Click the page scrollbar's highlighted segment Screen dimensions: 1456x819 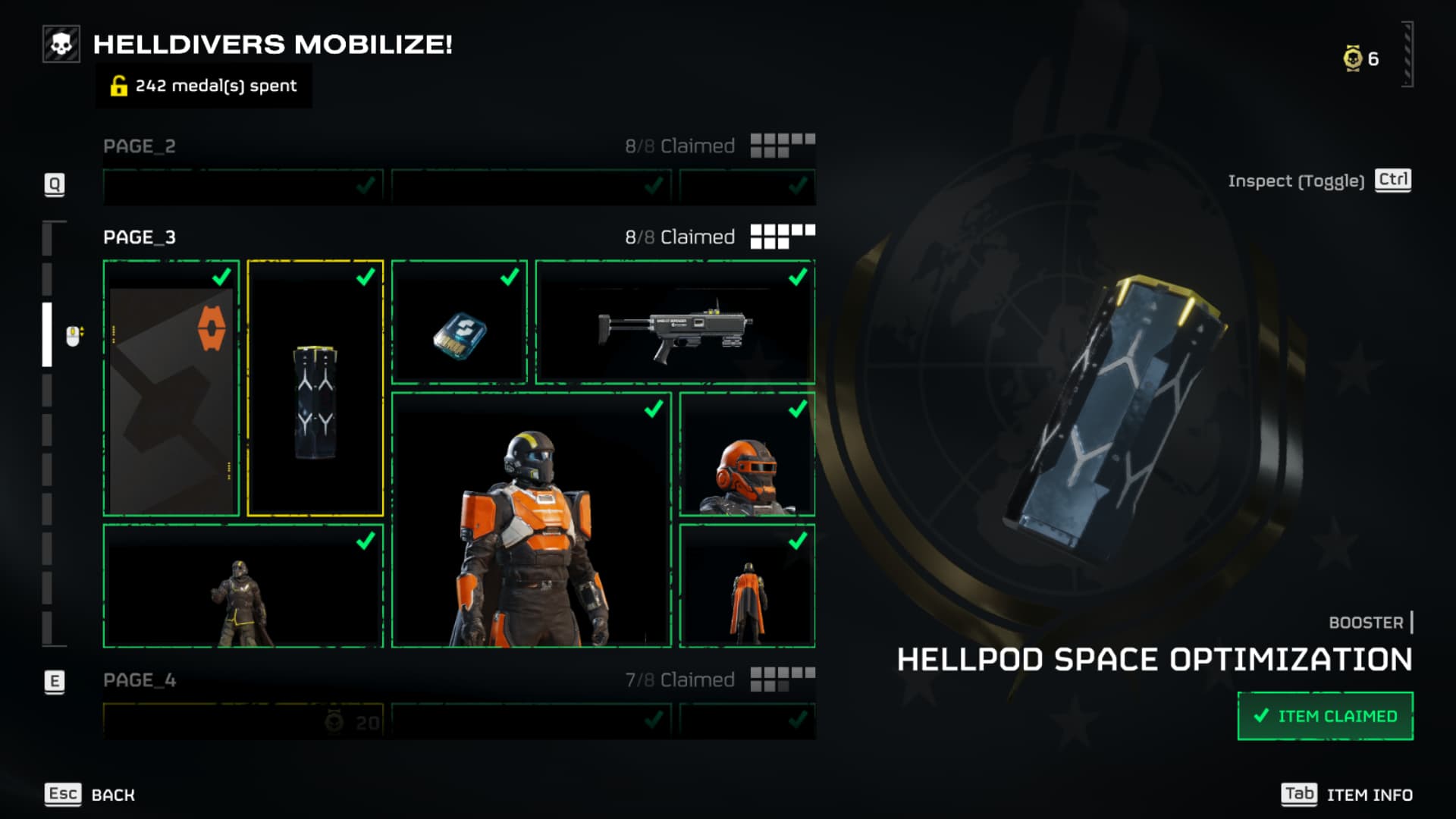(x=47, y=334)
